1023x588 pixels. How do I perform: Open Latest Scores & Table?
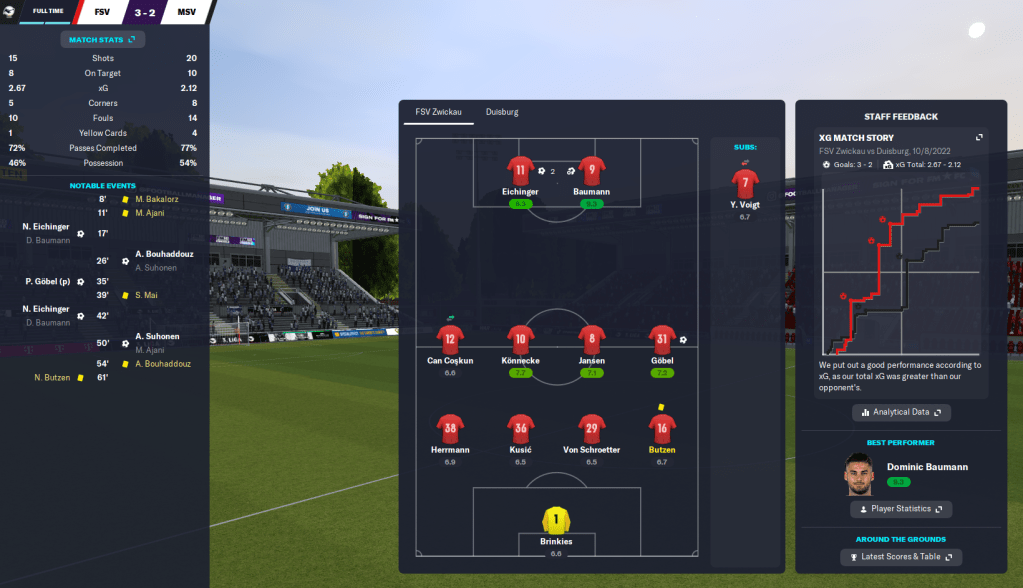pyautogui.click(x=901, y=557)
